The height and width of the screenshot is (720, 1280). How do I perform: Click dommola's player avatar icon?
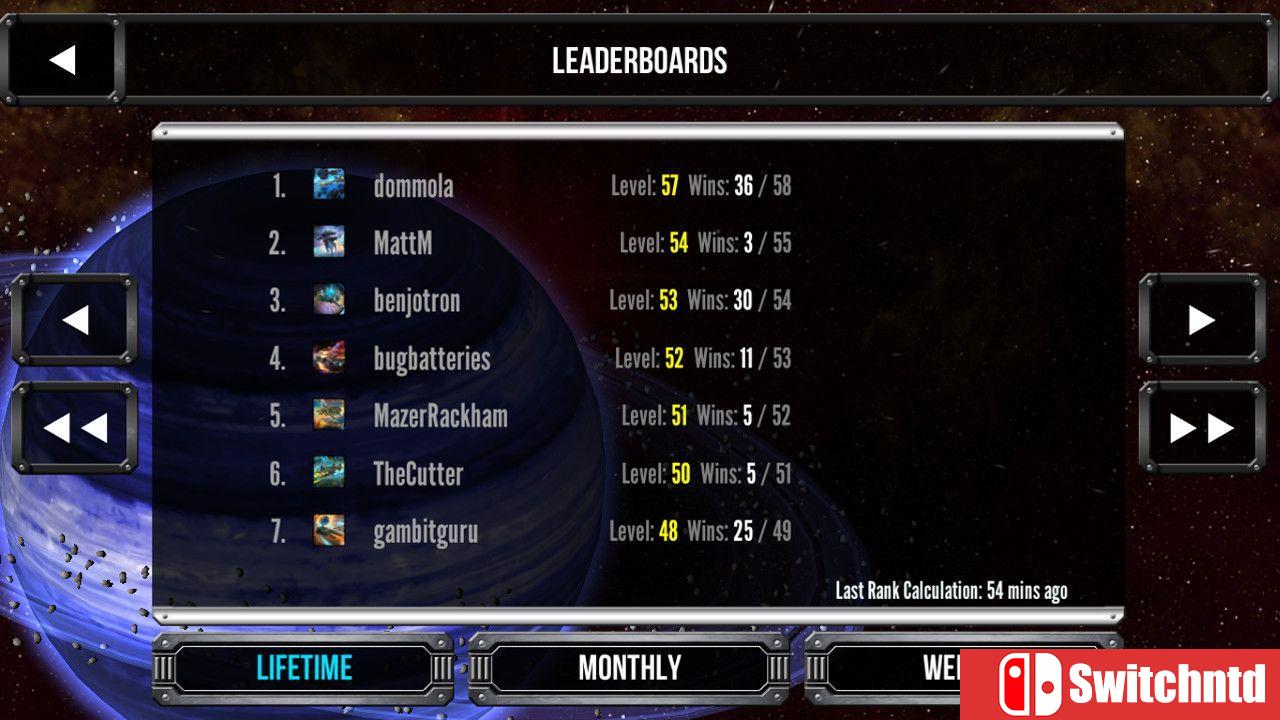[329, 186]
